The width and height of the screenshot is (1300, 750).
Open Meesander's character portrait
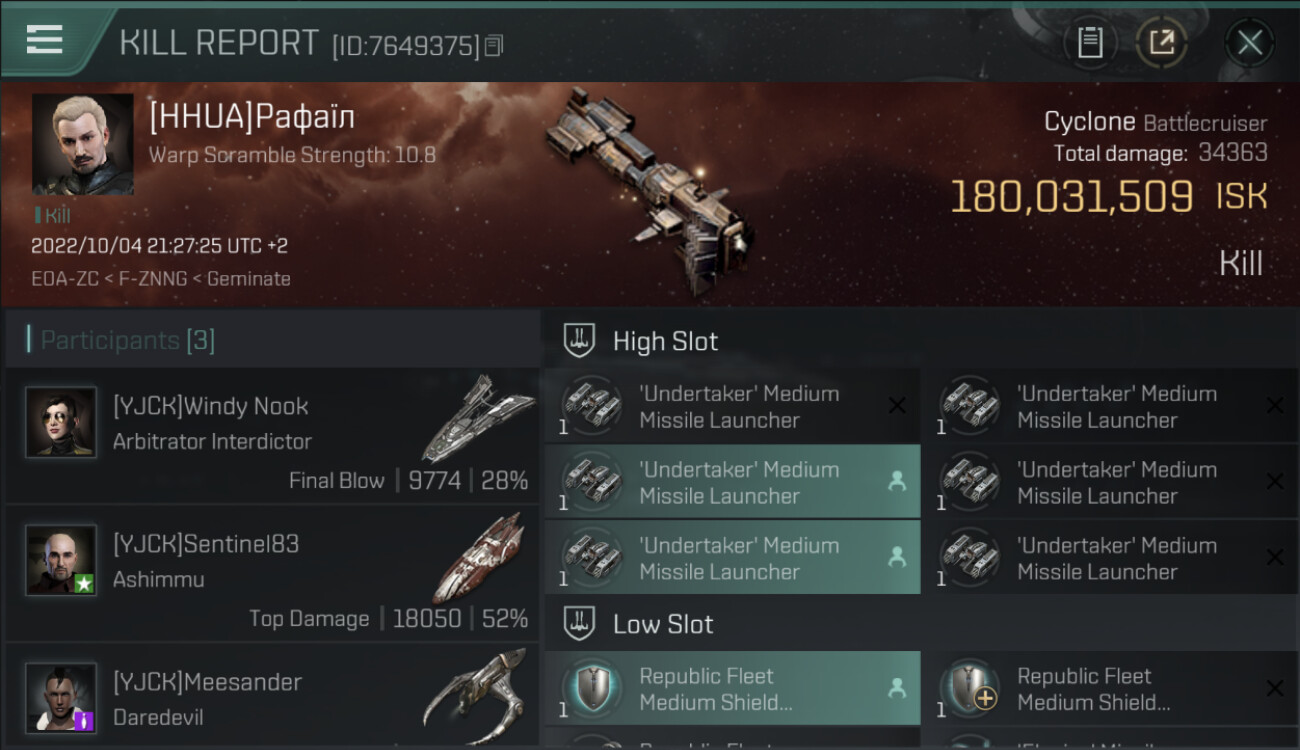coord(61,697)
